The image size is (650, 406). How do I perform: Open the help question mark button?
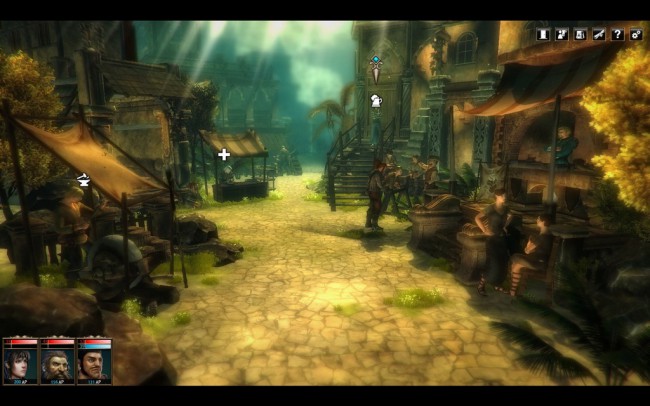tap(618, 34)
